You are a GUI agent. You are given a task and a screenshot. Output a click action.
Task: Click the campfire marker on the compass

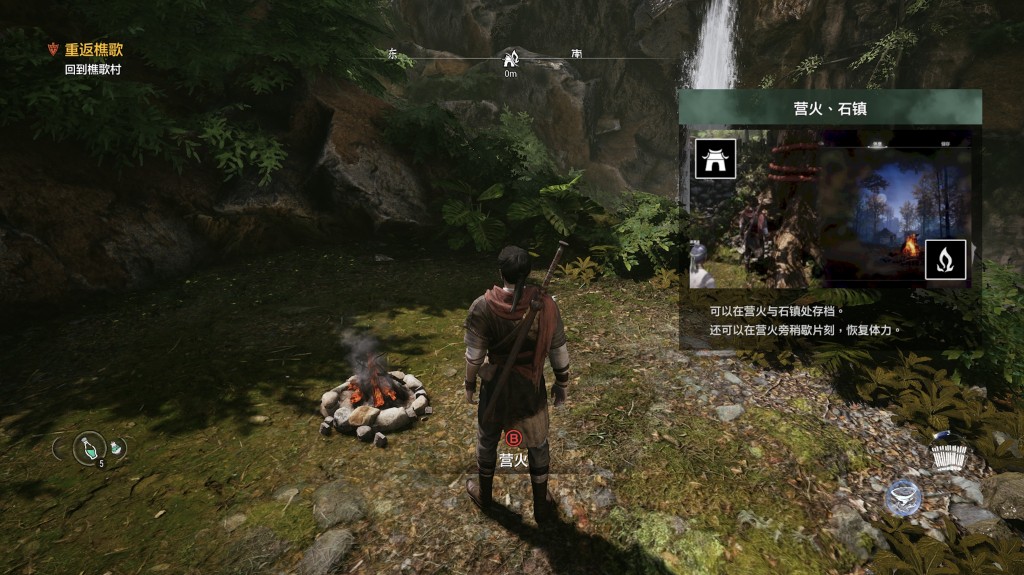[x=510, y=59]
